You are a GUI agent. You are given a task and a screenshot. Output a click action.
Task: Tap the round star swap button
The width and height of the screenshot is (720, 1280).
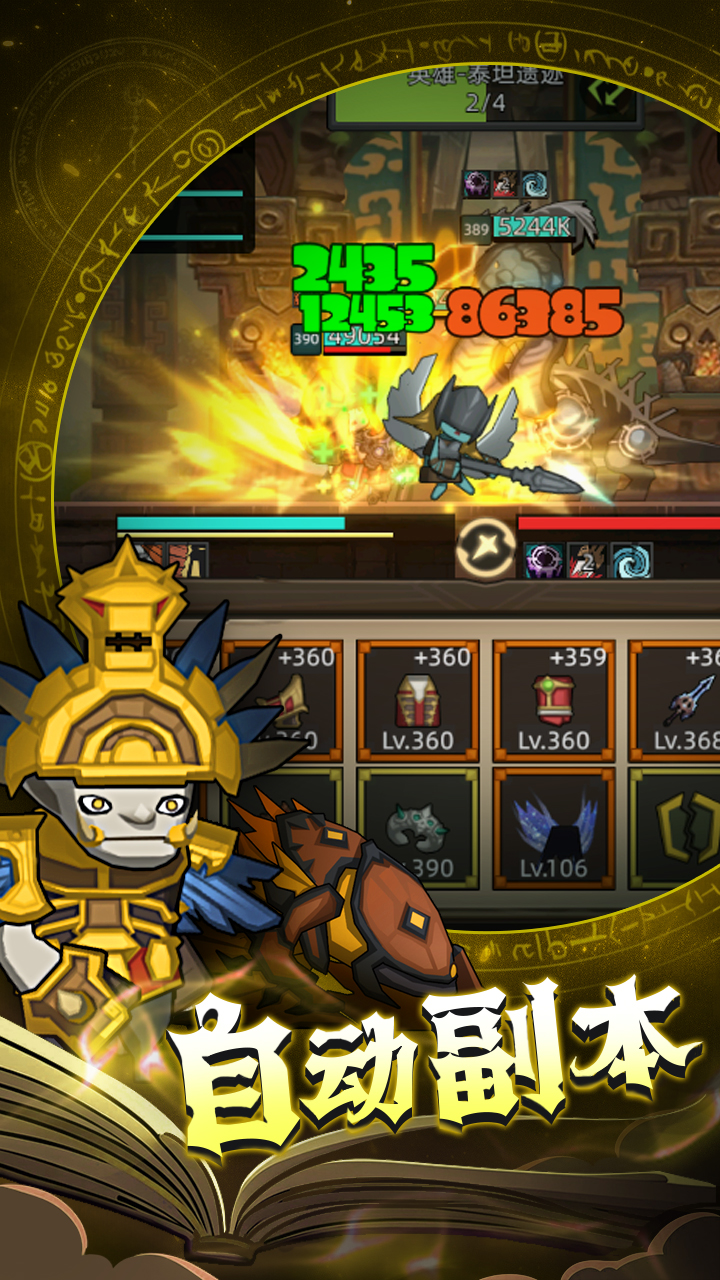click(x=486, y=548)
